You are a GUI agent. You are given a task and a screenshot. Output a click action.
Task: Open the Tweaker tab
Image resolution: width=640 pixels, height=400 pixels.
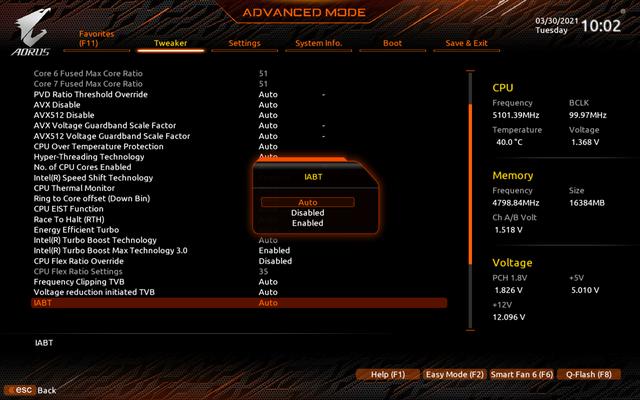169,44
